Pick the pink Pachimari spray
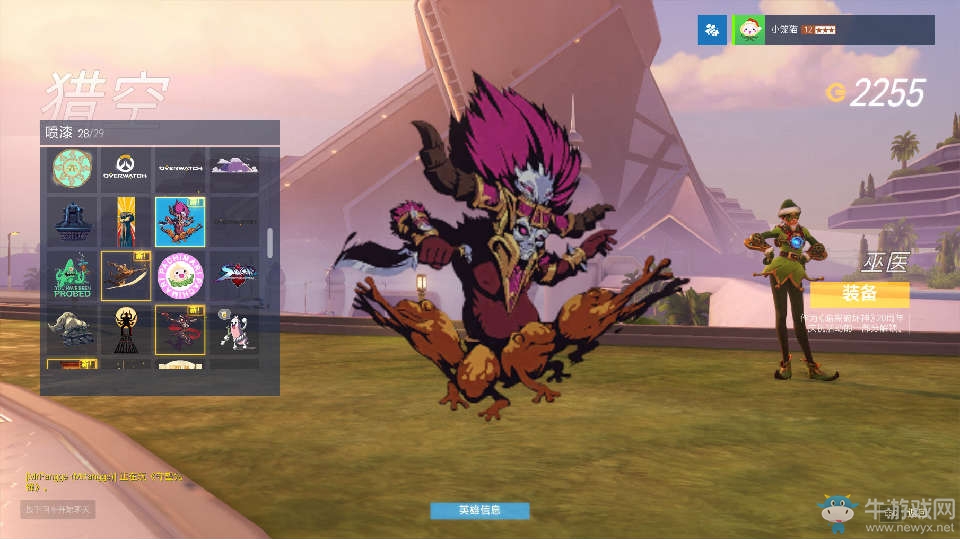The image size is (960, 539). (180, 275)
